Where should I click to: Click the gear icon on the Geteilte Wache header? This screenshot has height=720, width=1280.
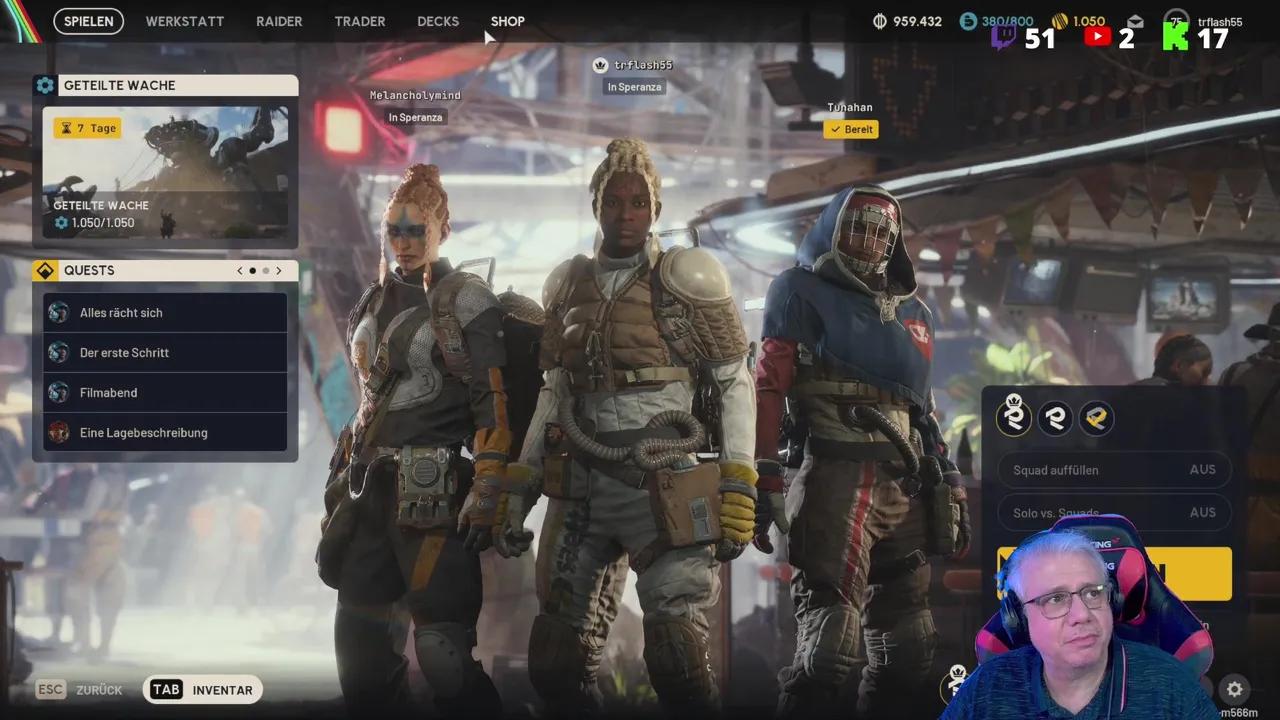pyautogui.click(x=45, y=85)
